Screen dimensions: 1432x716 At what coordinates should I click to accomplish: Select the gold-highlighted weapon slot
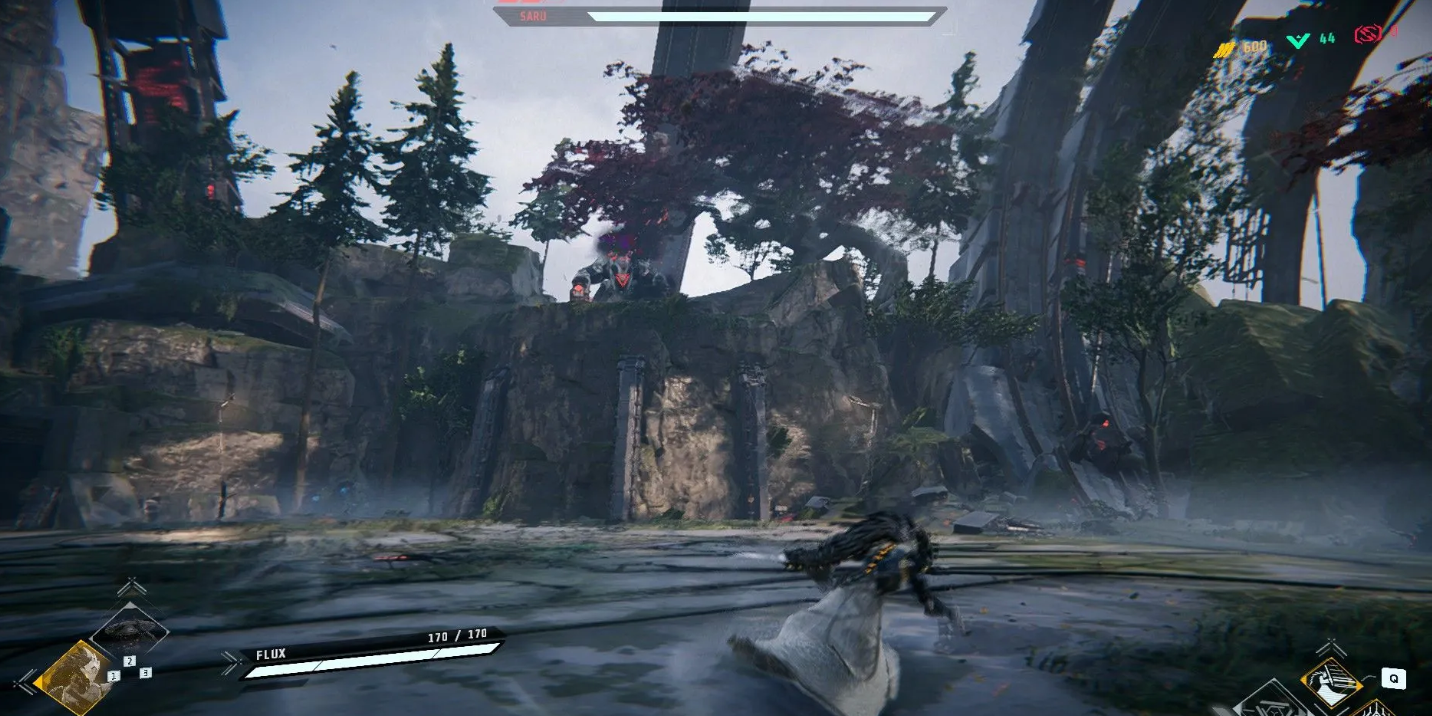pyautogui.click(x=75, y=677)
